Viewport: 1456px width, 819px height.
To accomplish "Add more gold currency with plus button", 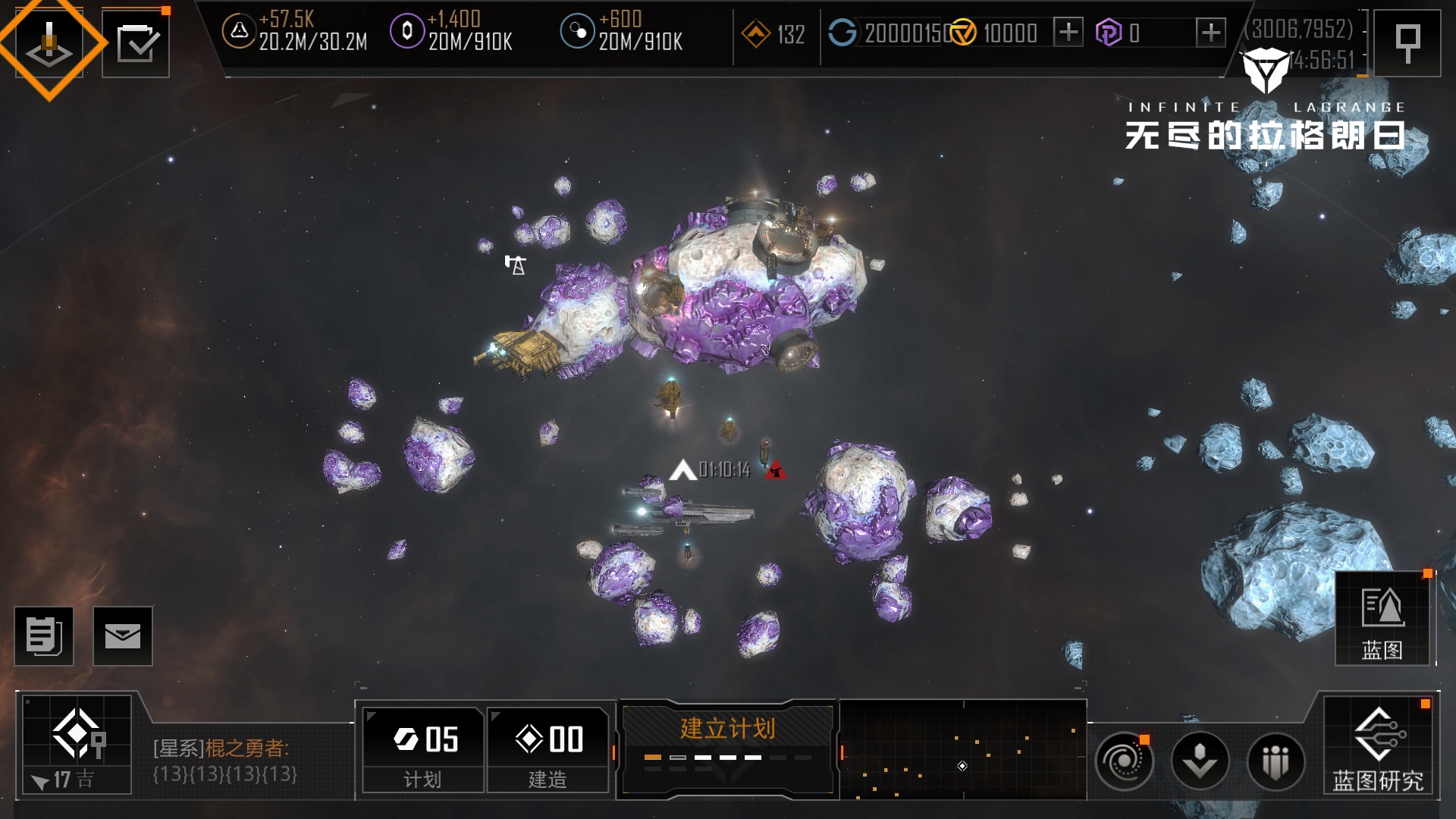I will pos(1068,33).
